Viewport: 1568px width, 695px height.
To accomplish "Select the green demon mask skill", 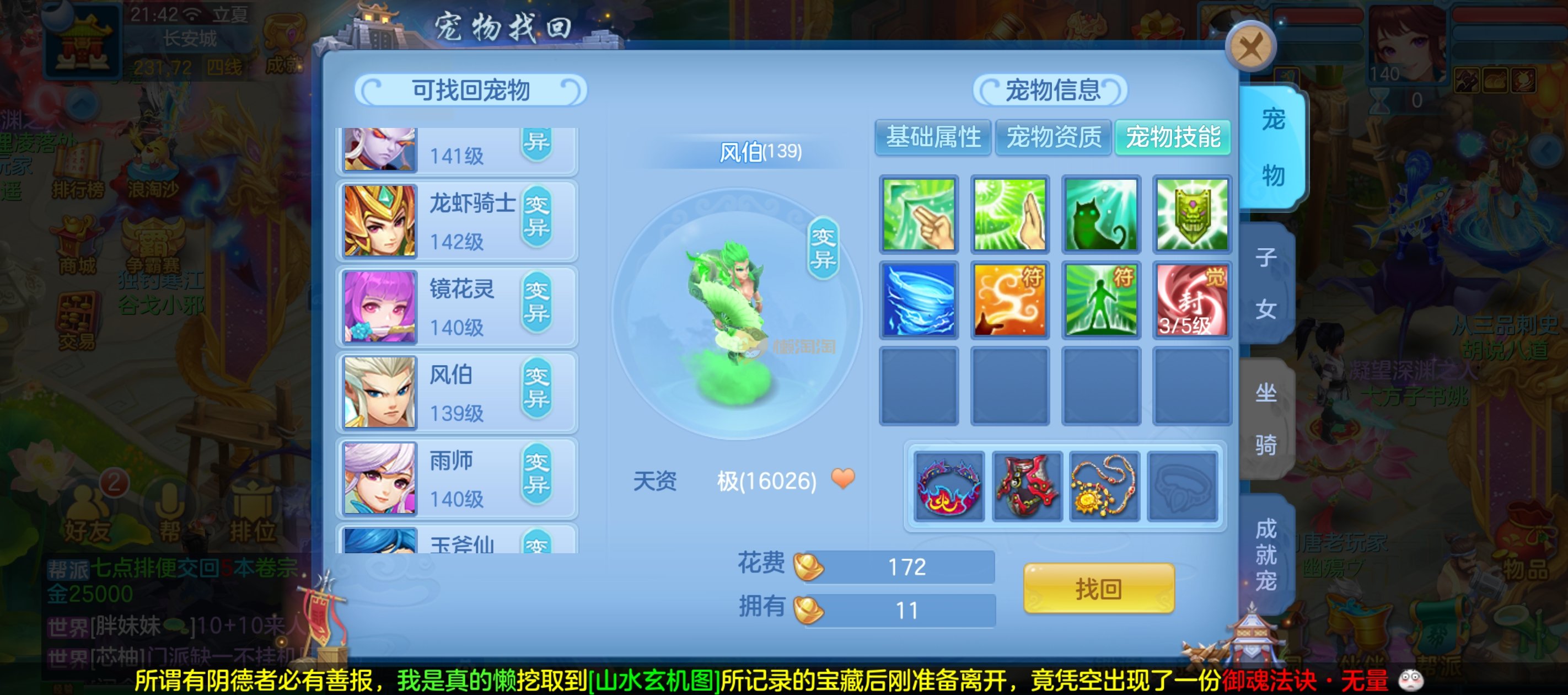I will click(1191, 215).
